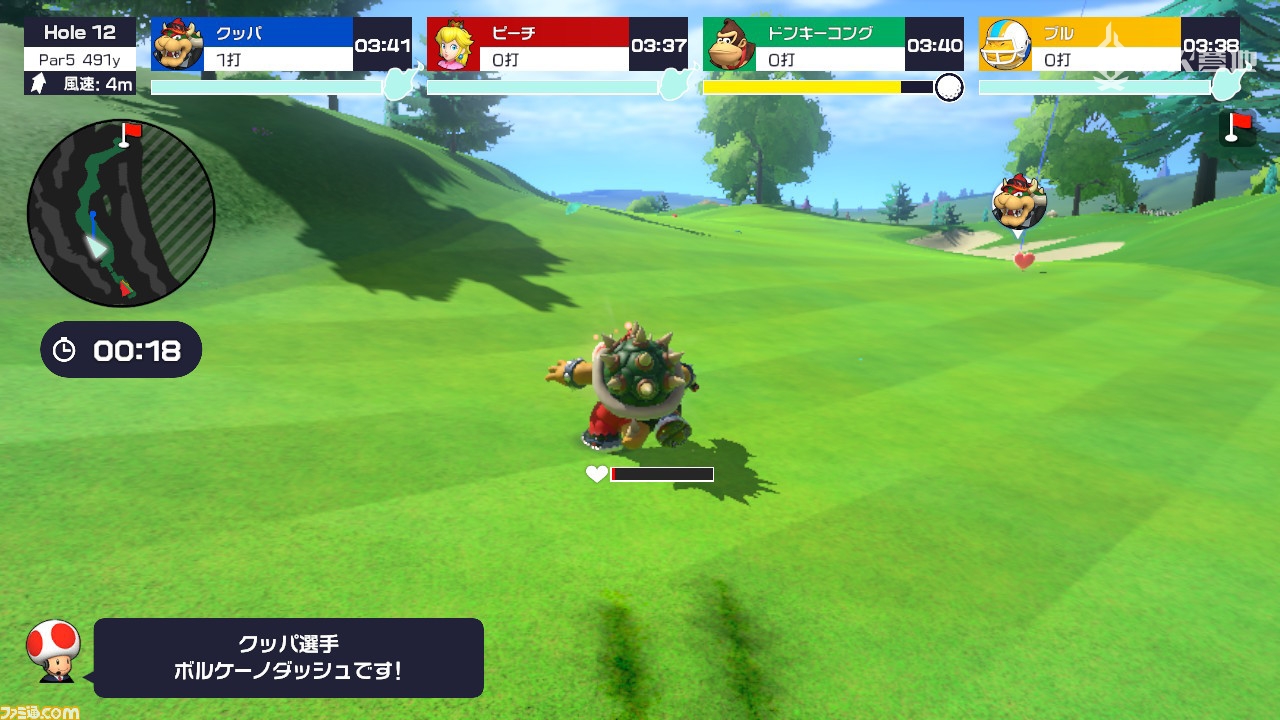The height and width of the screenshot is (720, 1280).
Task: Click Bowser's floating ball marker icon
Action: pos(1018,203)
